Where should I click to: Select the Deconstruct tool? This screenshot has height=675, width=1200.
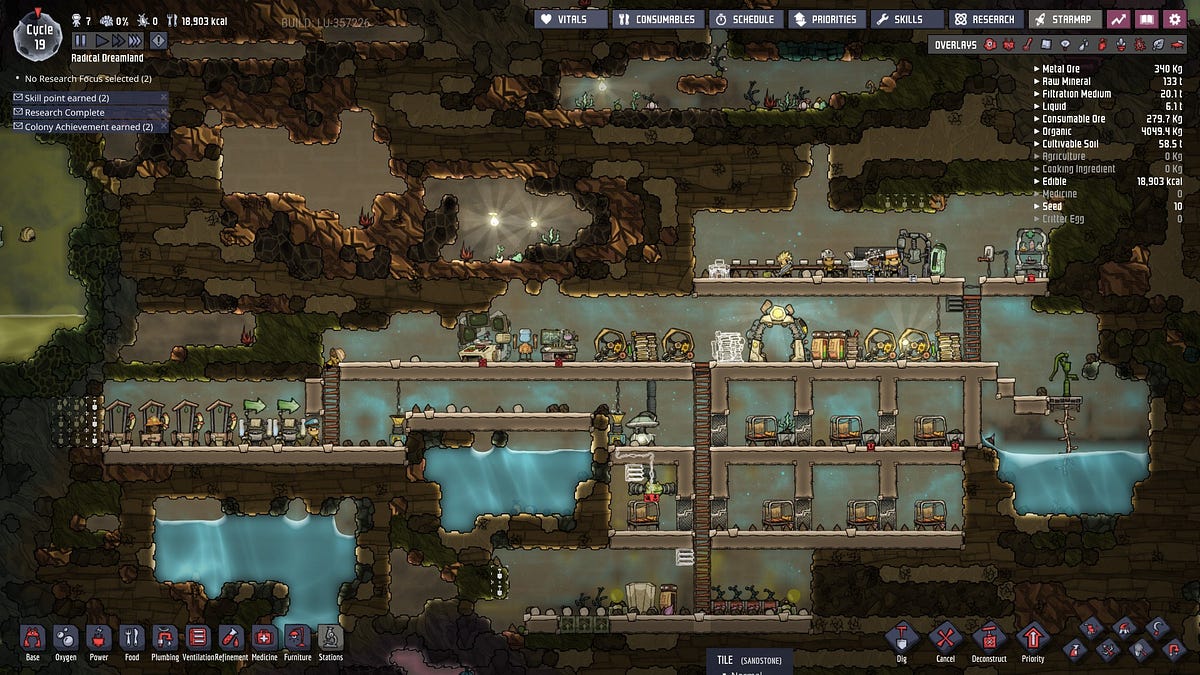(989, 638)
